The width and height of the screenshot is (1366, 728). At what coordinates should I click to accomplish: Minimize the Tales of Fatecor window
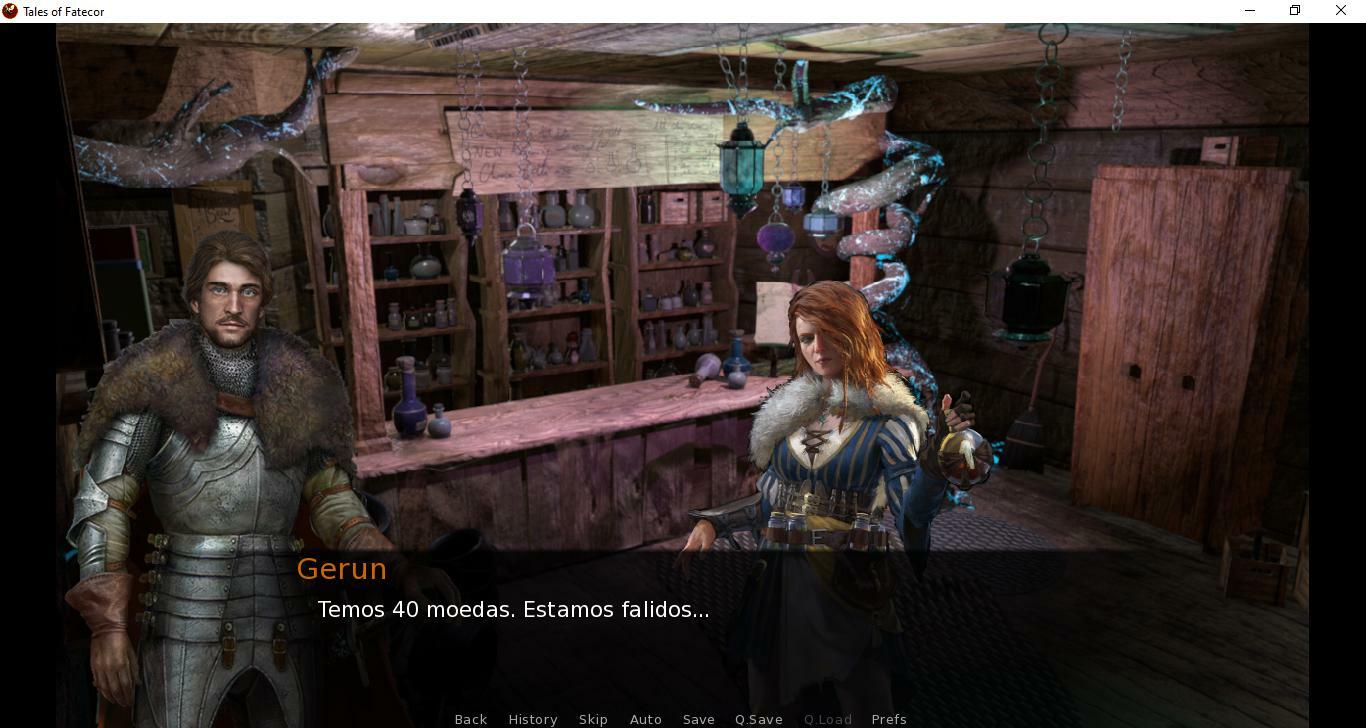click(x=1249, y=10)
